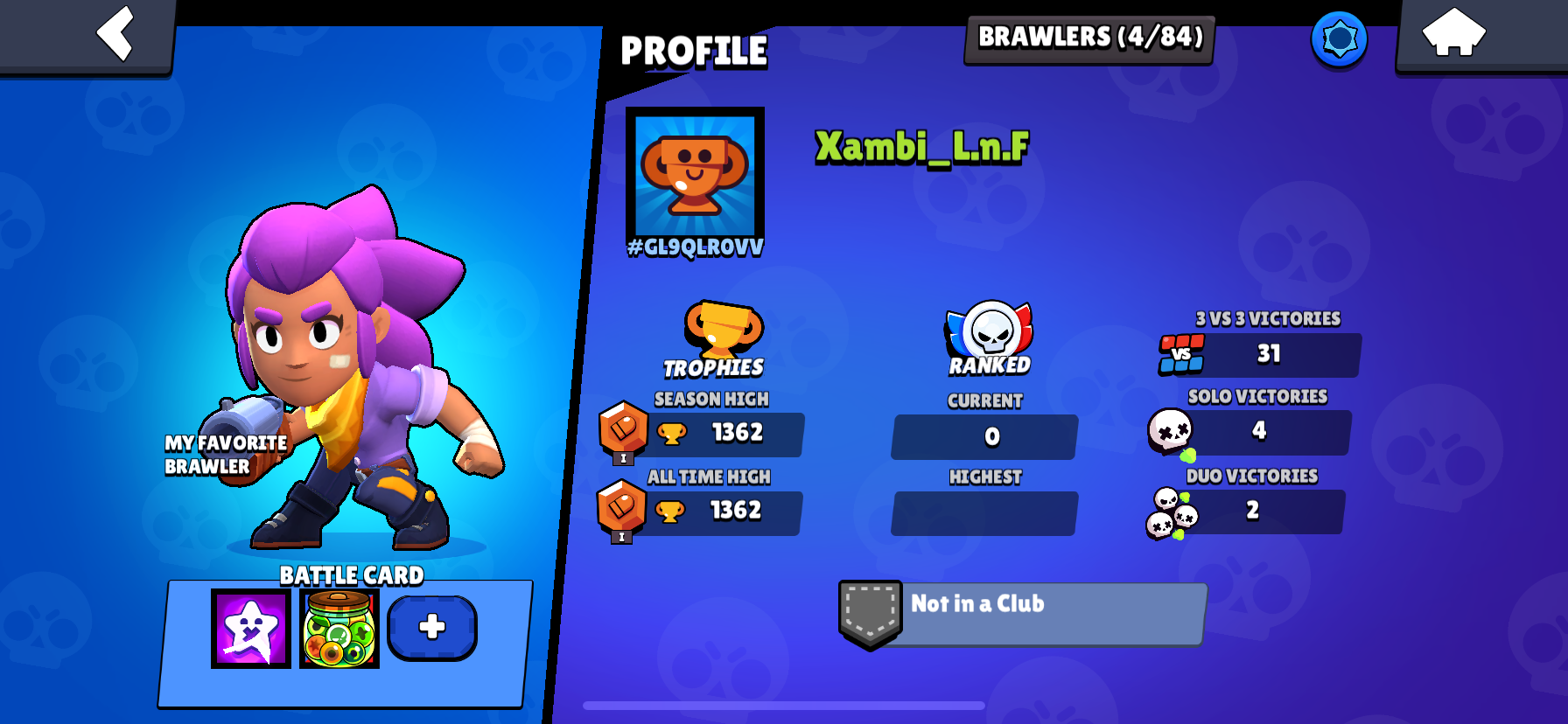Open the blue gem settings icon

point(1338,38)
